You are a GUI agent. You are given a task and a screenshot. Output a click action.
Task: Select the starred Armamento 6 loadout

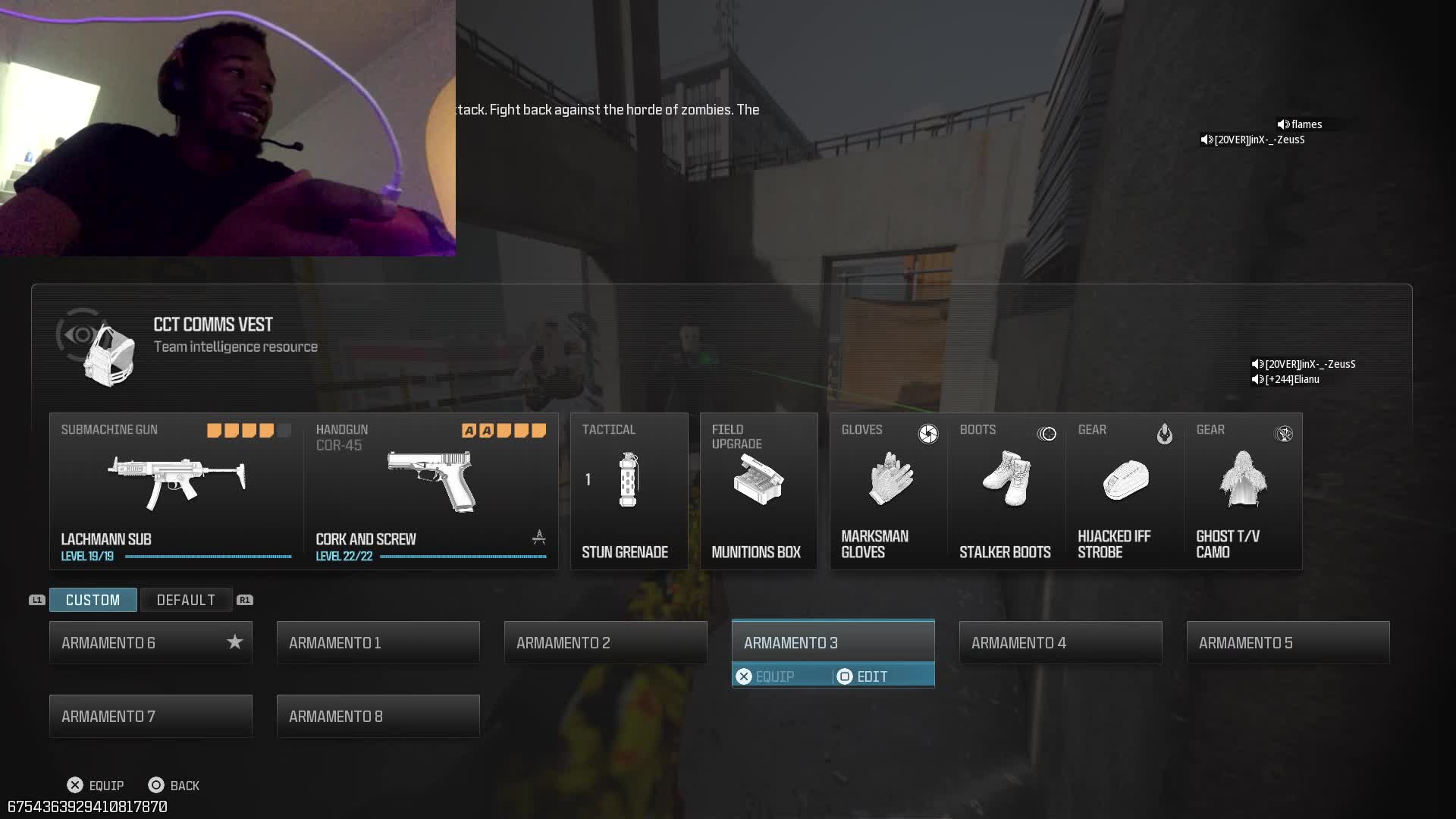point(150,642)
